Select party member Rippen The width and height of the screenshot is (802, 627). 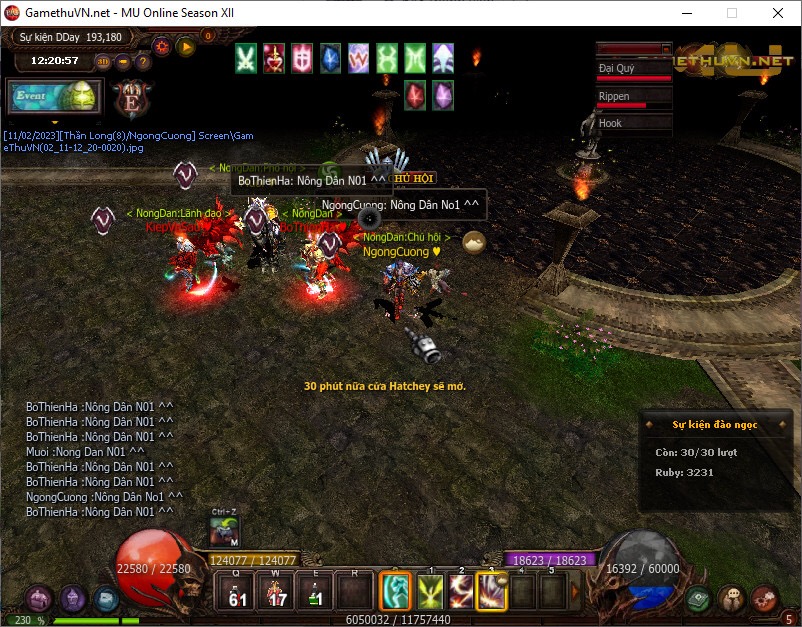pos(634,97)
